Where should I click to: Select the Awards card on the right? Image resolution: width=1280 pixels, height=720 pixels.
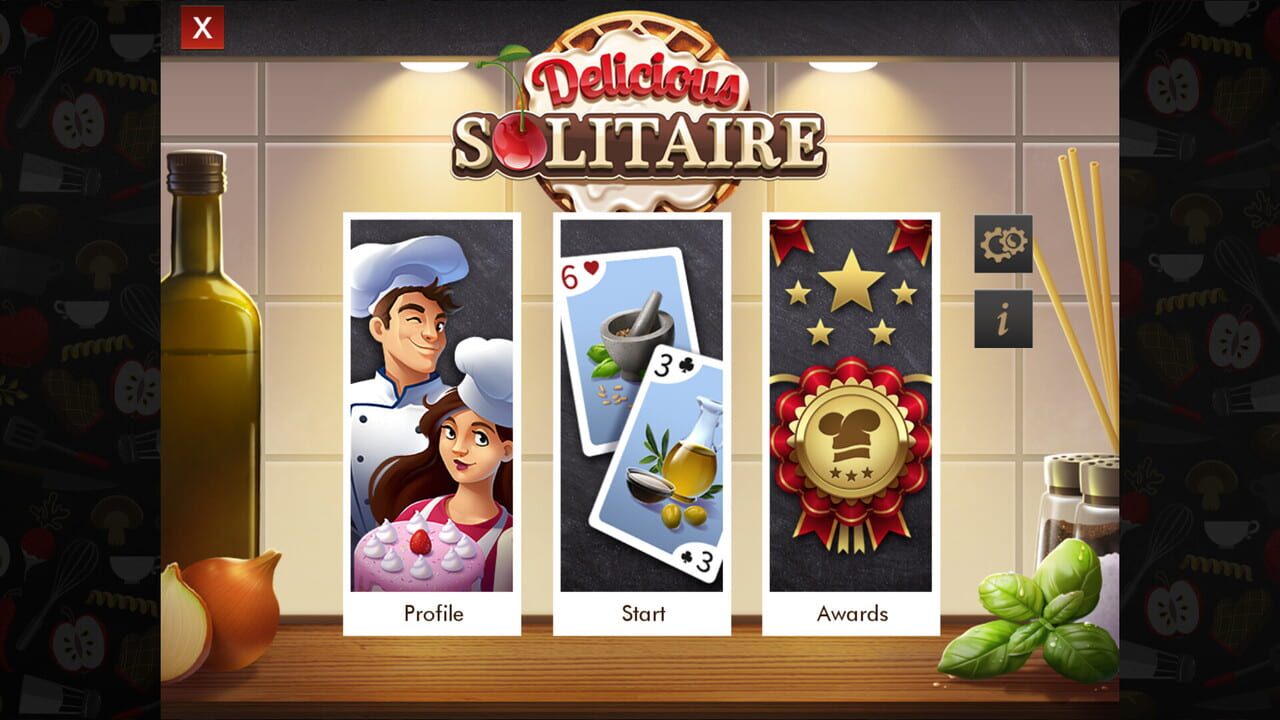[x=851, y=420]
